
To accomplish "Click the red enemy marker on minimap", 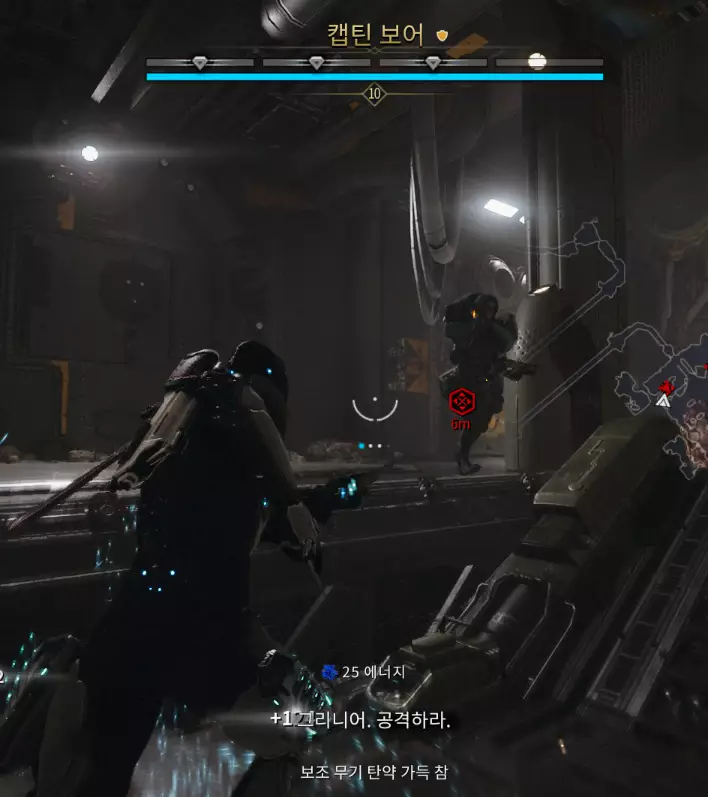I will (666, 386).
